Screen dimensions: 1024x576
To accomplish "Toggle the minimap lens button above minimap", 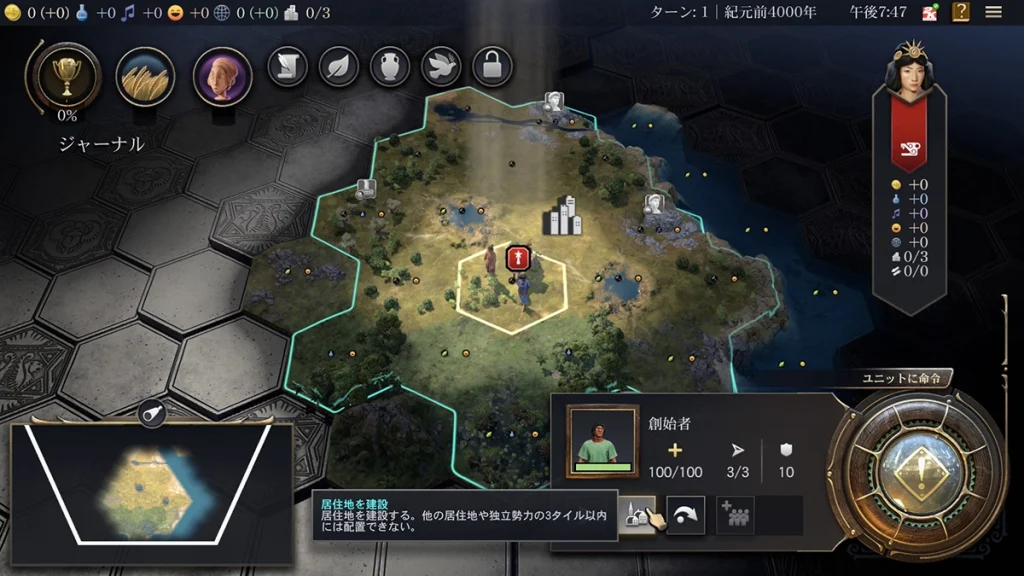I will click(x=151, y=414).
